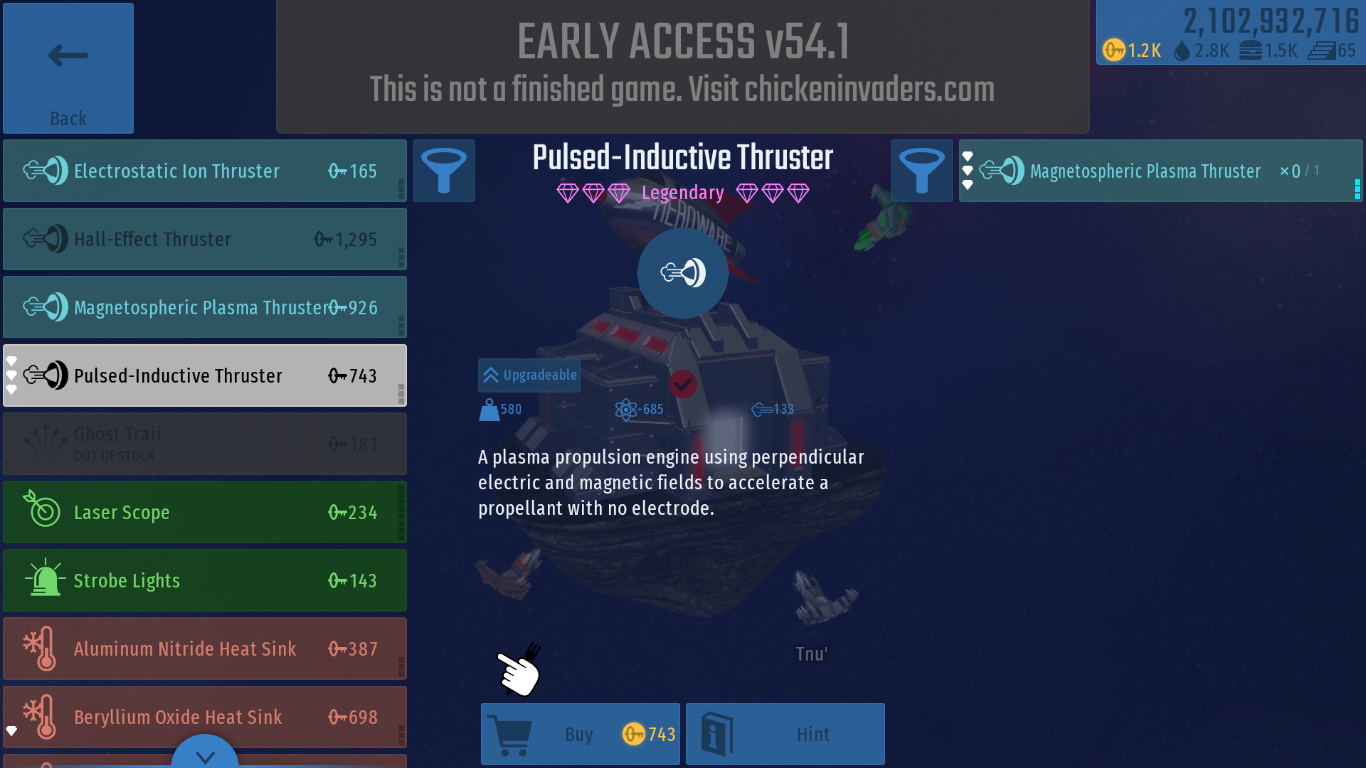Click the Pulsed-Inductive Thruster list row
The height and width of the screenshot is (768, 1366).
(204, 376)
